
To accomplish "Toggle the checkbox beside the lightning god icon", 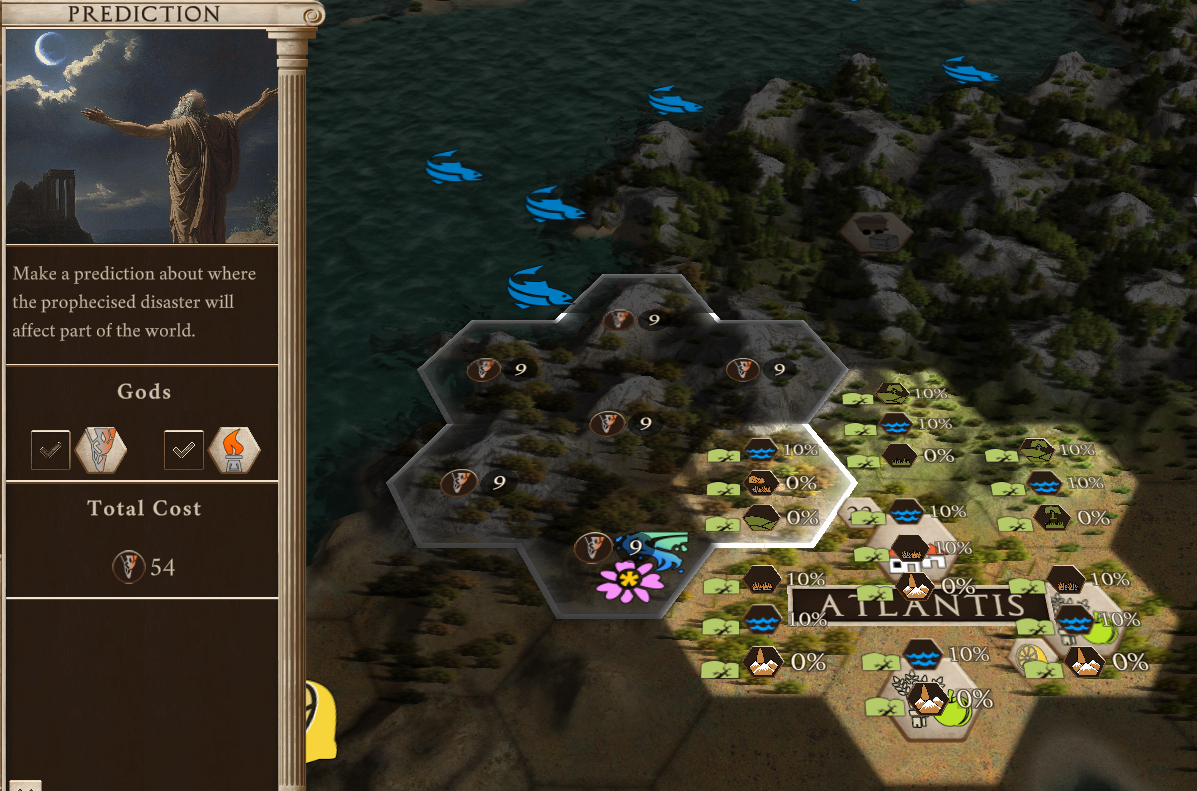I will click(x=50, y=450).
